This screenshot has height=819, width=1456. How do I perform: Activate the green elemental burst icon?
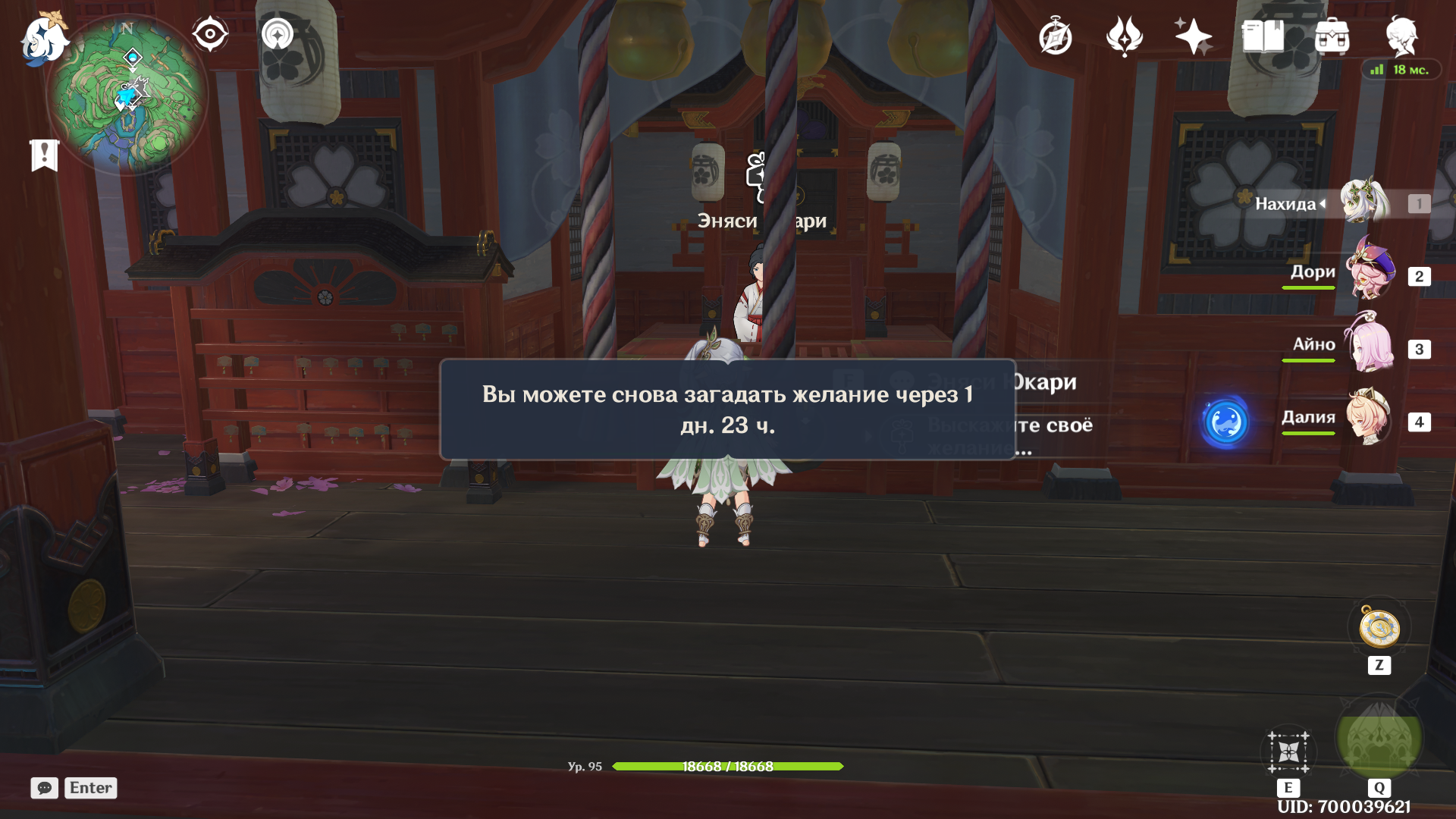(x=1379, y=738)
